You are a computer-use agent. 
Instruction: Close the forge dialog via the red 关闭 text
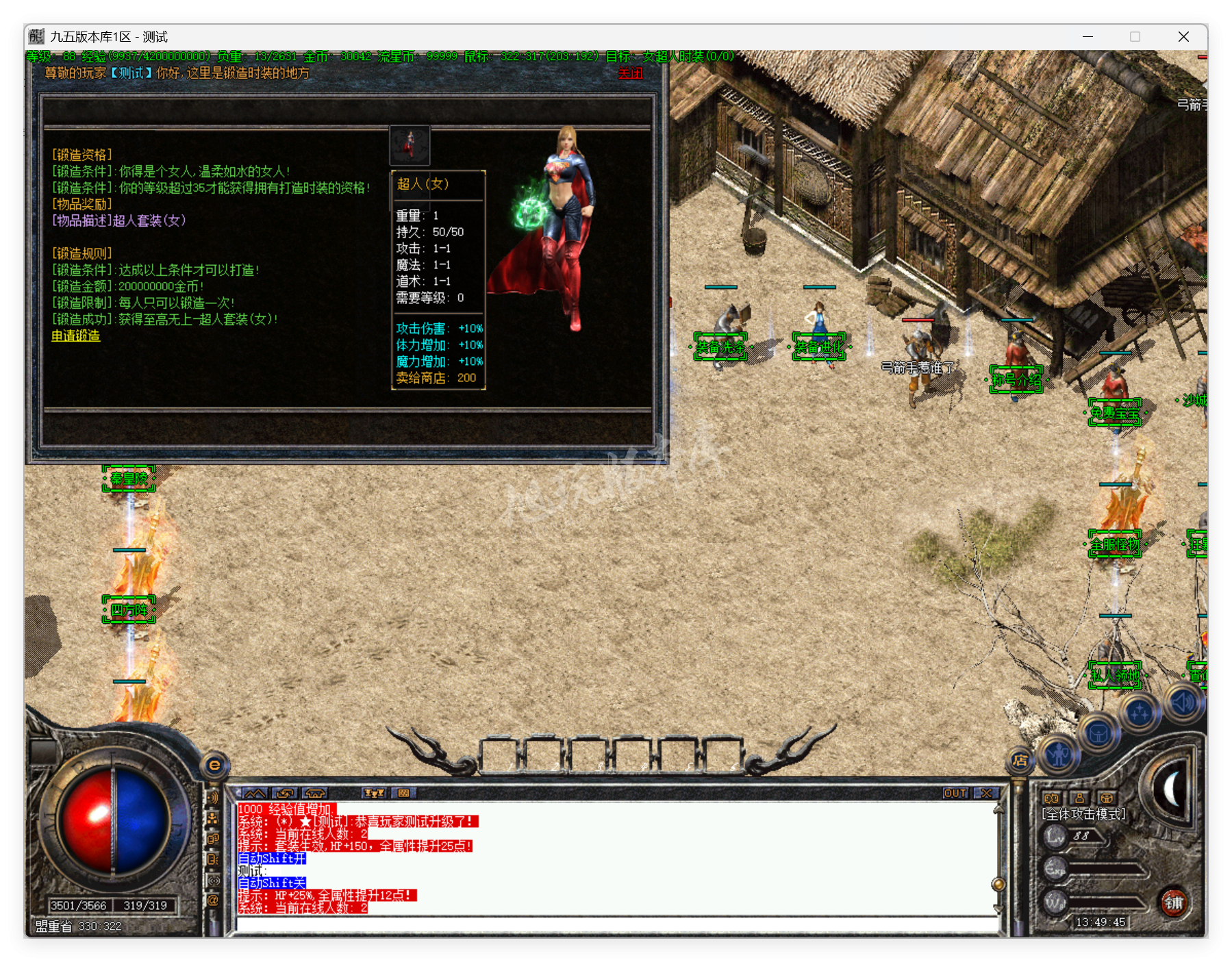click(x=631, y=73)
